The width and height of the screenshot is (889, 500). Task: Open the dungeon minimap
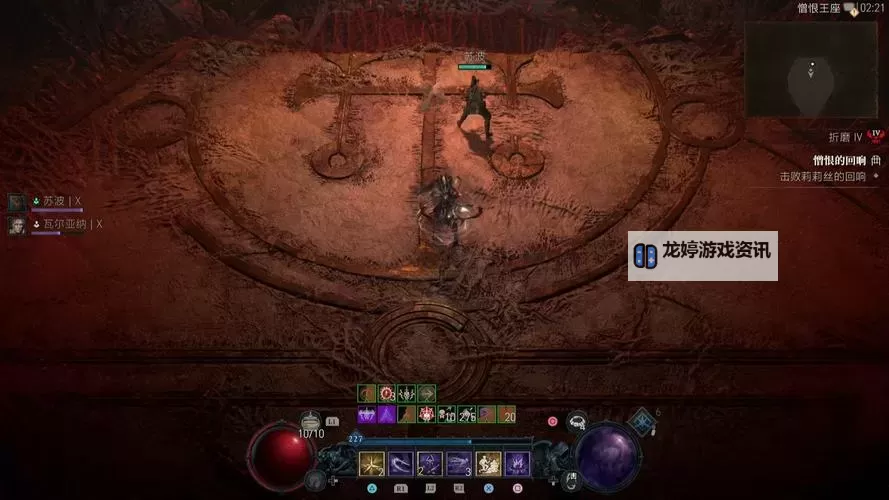click(x=813, y=70)
